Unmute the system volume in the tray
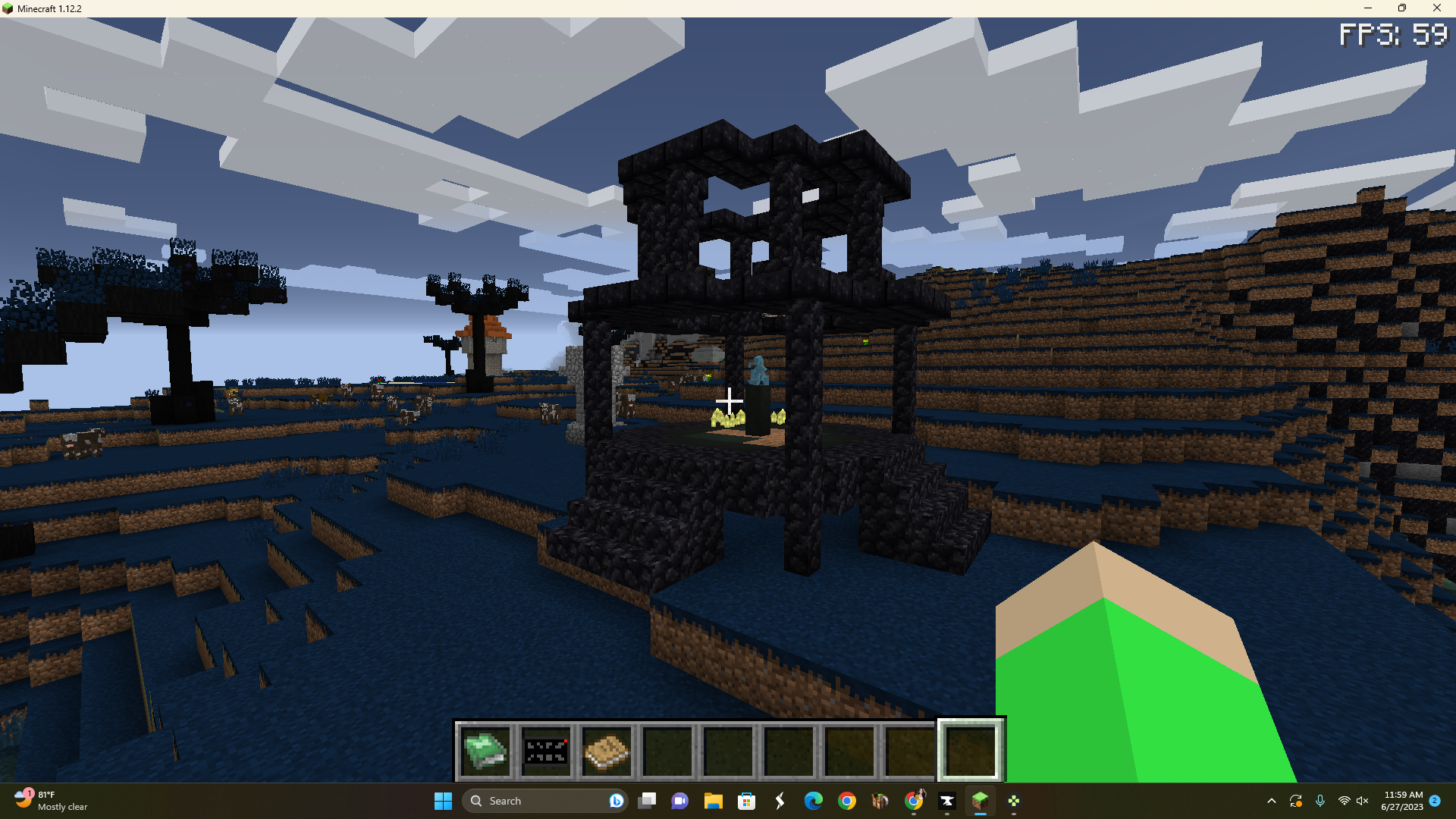The width and height of the screenshot is (1456, 819). (x=1363, y=801)
